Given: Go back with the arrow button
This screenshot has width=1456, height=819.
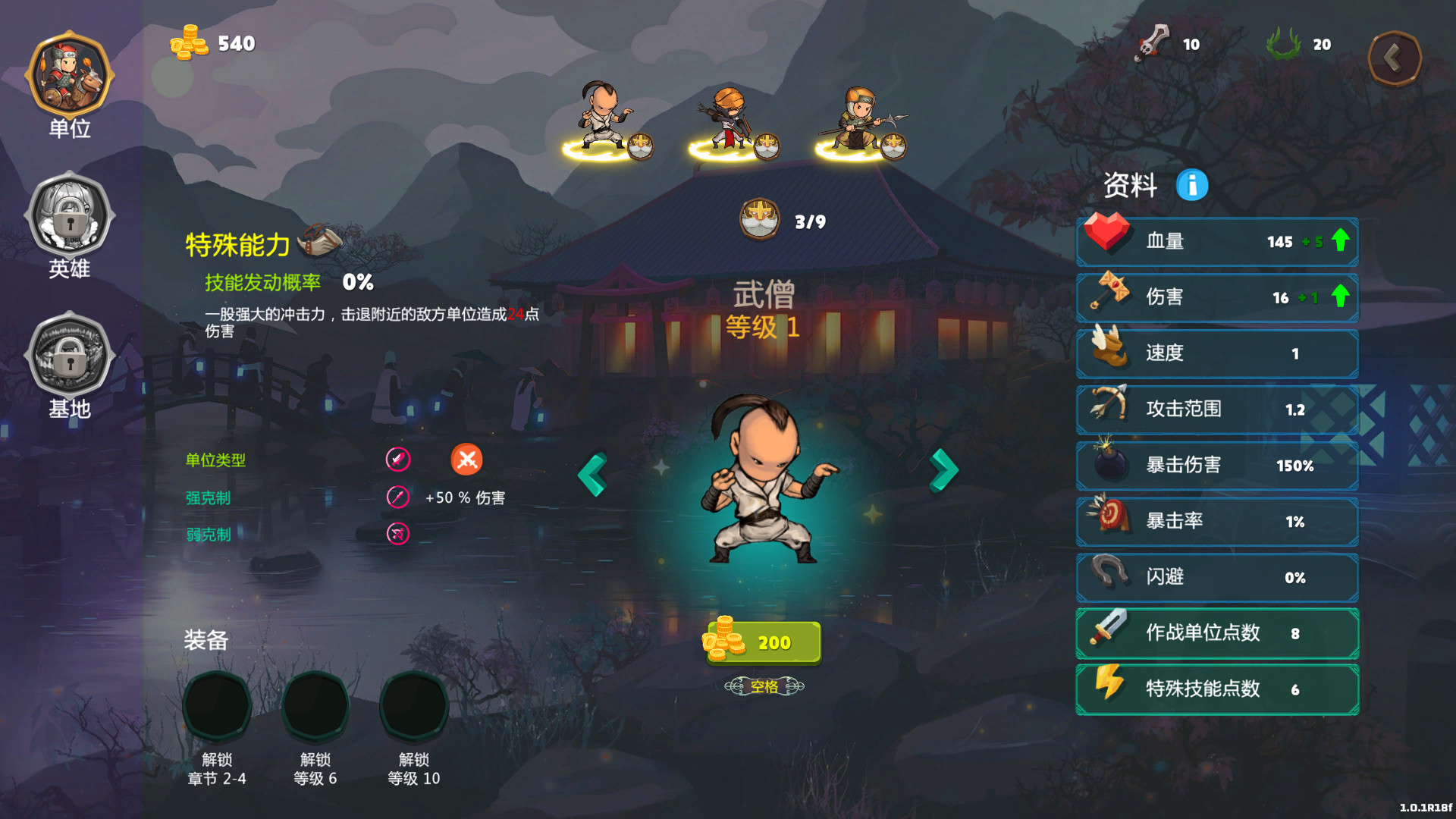Looking at the screenshot, I should [x=1394, y=58].
